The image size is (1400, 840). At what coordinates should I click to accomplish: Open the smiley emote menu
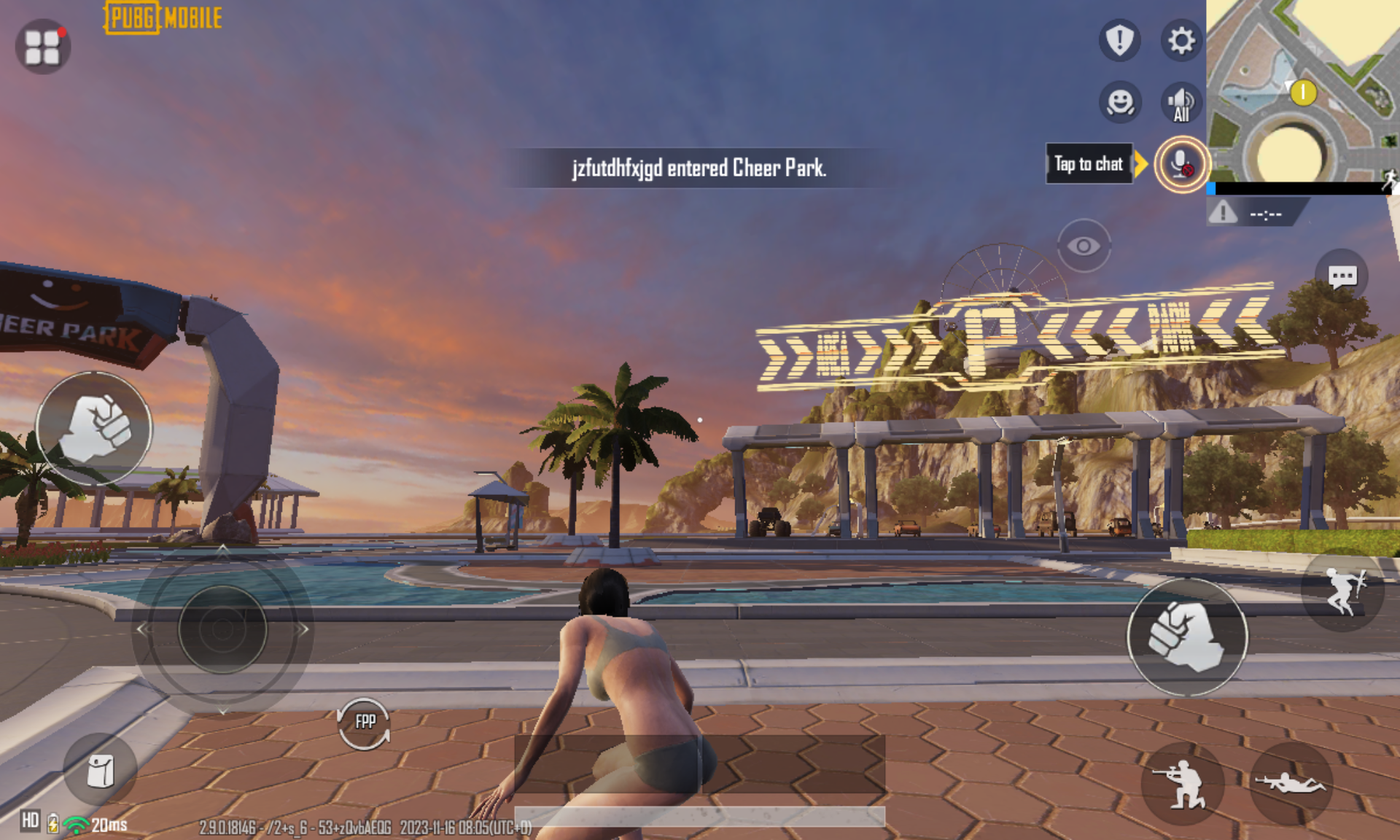(1120, 101)
